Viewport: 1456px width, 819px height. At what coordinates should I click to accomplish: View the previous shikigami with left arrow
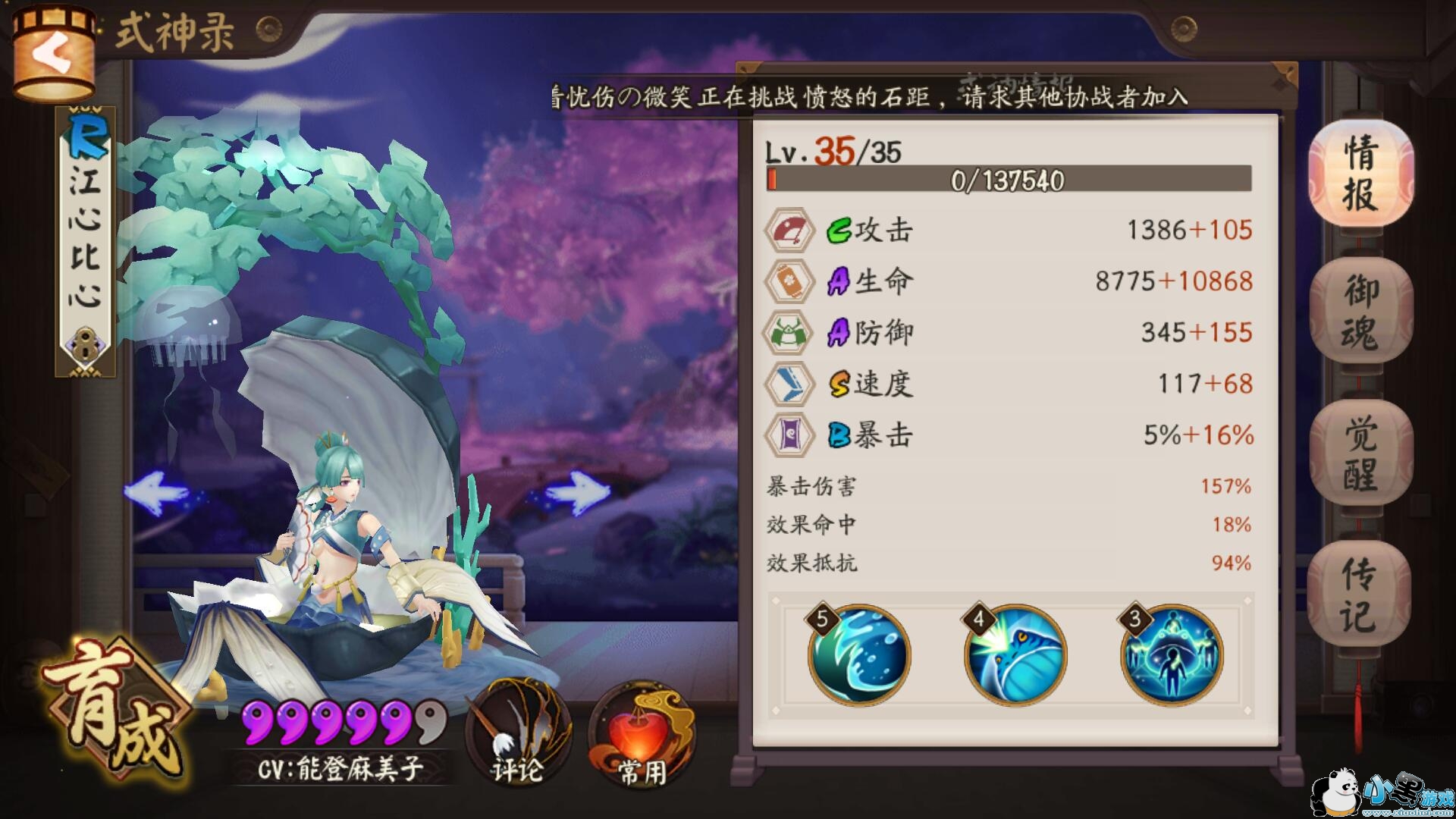(157, 491)
